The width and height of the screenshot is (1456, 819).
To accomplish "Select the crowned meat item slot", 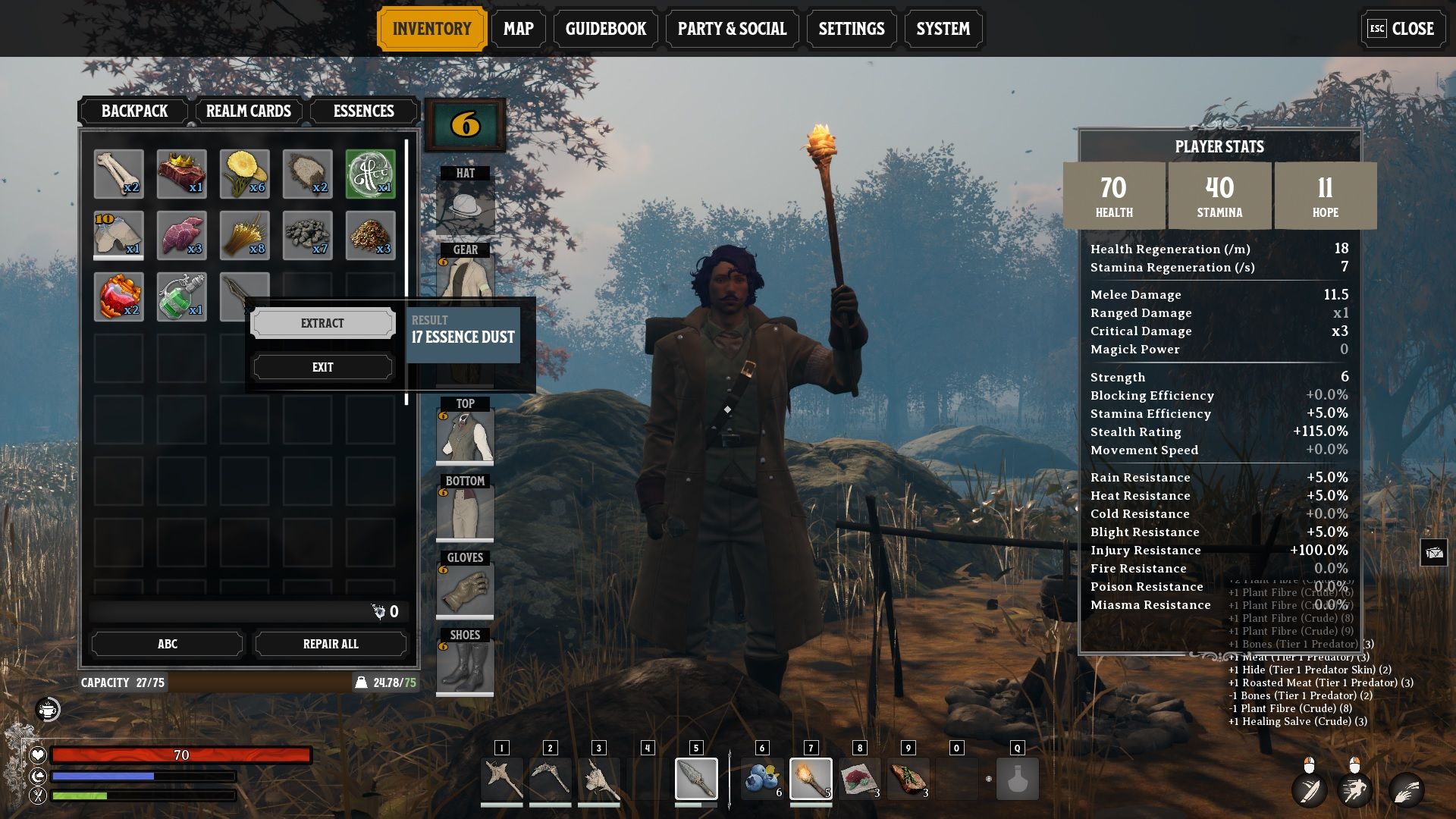I will (181, 174).
